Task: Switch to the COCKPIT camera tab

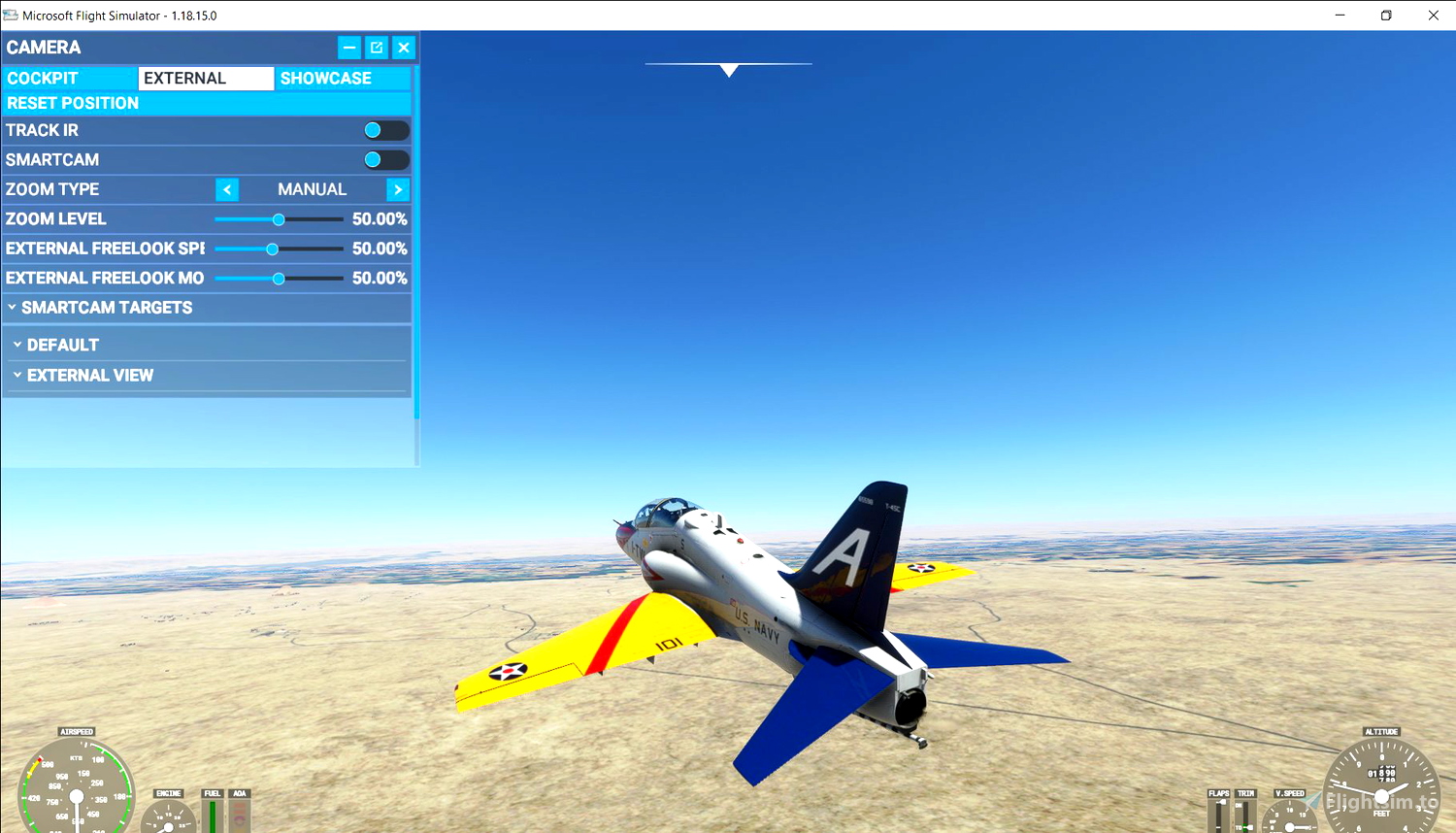Action: pyautogui.click(x=68, y=78)
